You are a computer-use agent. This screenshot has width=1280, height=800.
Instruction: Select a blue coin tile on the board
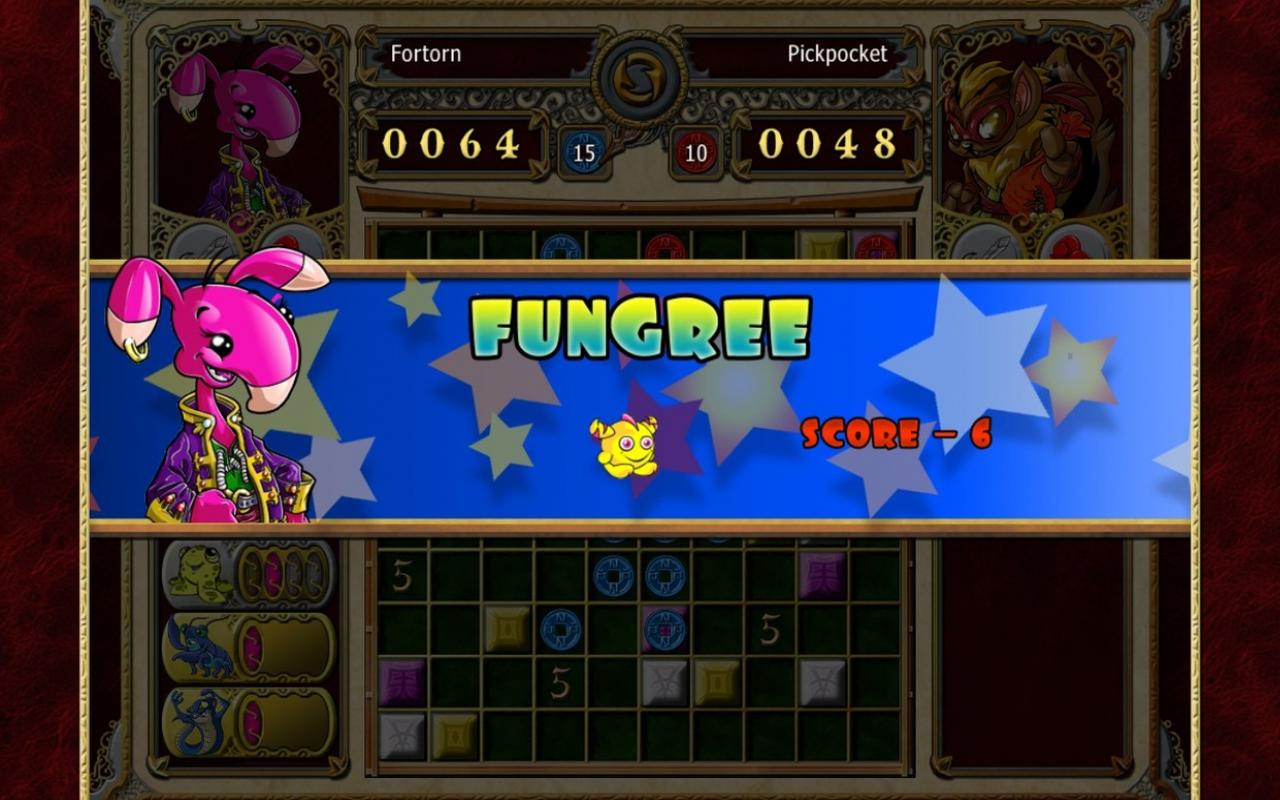pyautogui.click(x=615, y=575)
